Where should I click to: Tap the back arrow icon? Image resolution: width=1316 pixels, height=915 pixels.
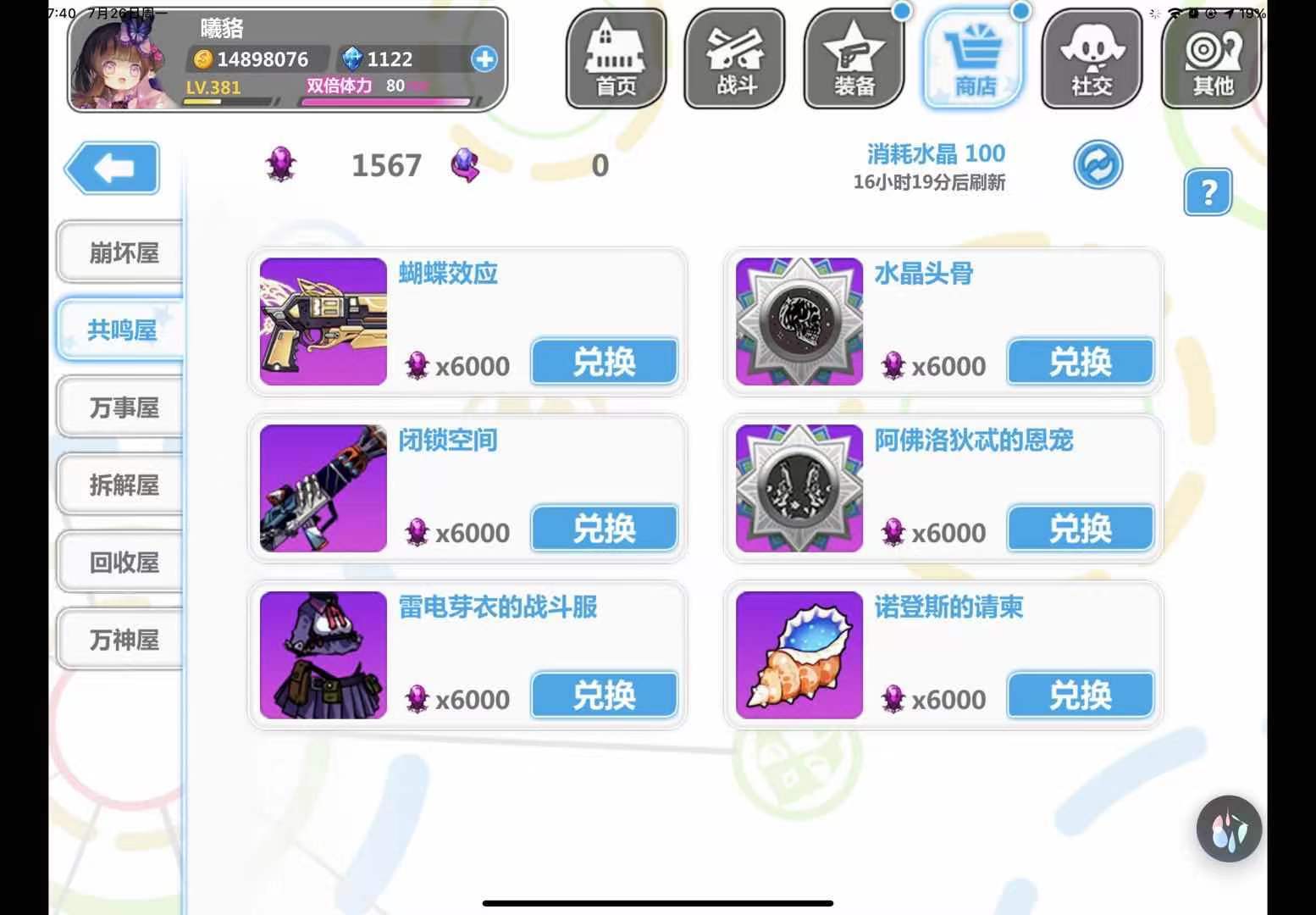pyautogui.click(x=114, y=169)
